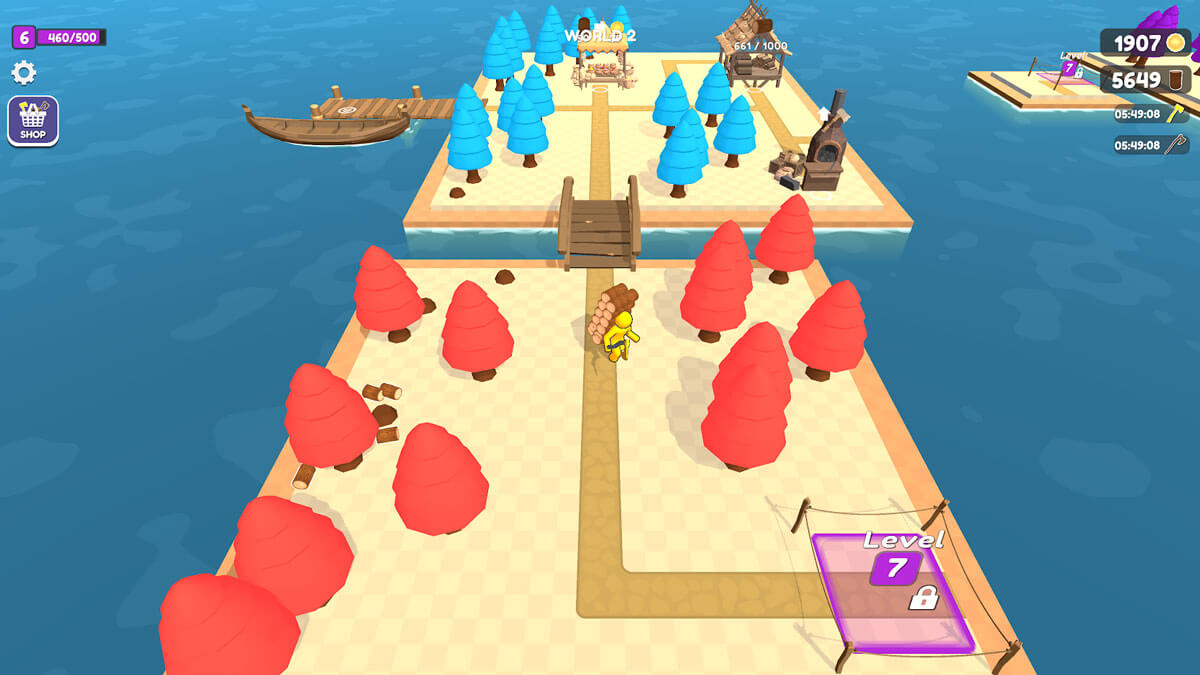Open the Shop basket button
Image resolution: width=1200 pixels, height=675 pixels.
[x=33, y=120]
